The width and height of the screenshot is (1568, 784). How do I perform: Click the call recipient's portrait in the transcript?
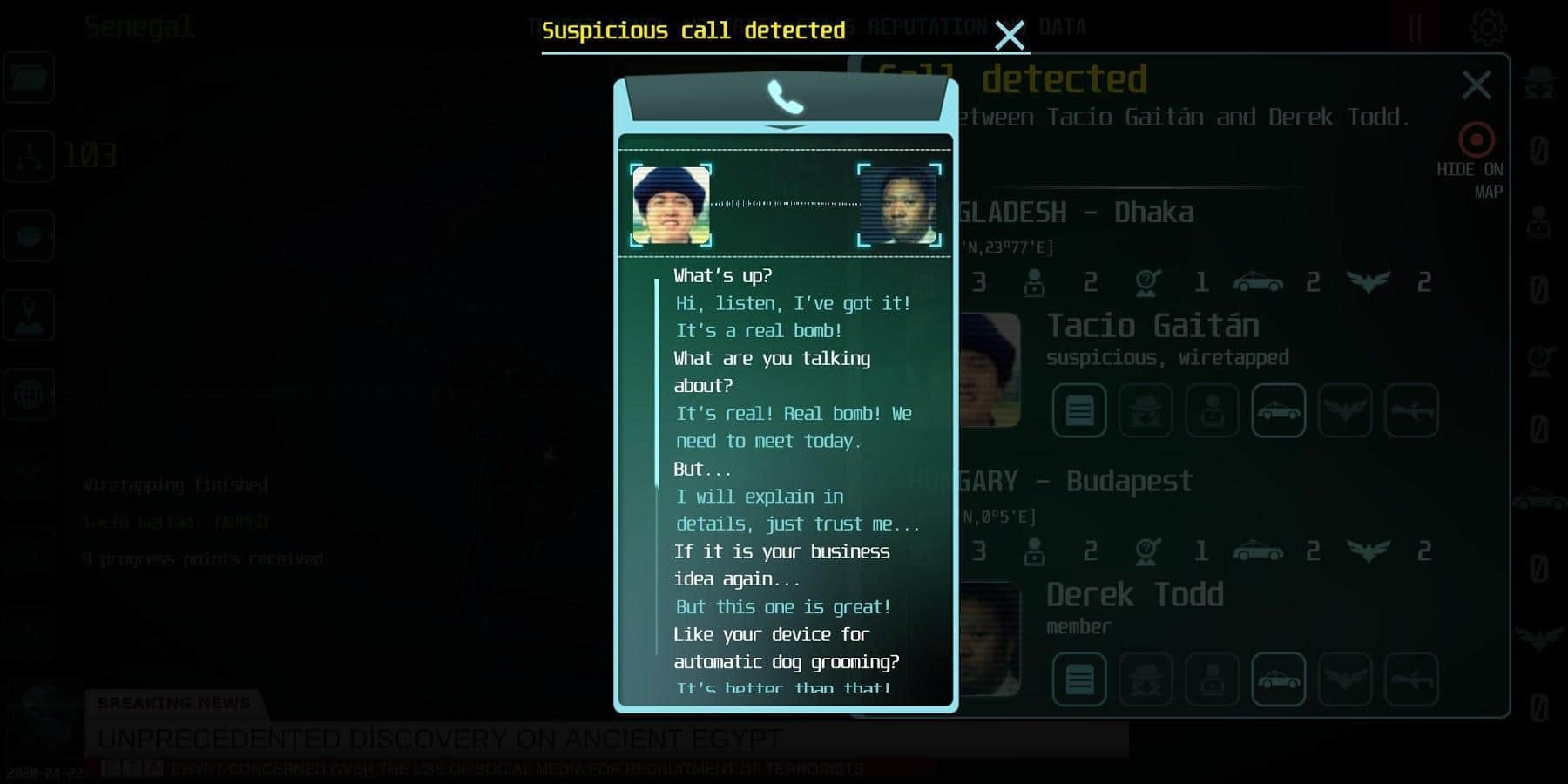[899, 206]
